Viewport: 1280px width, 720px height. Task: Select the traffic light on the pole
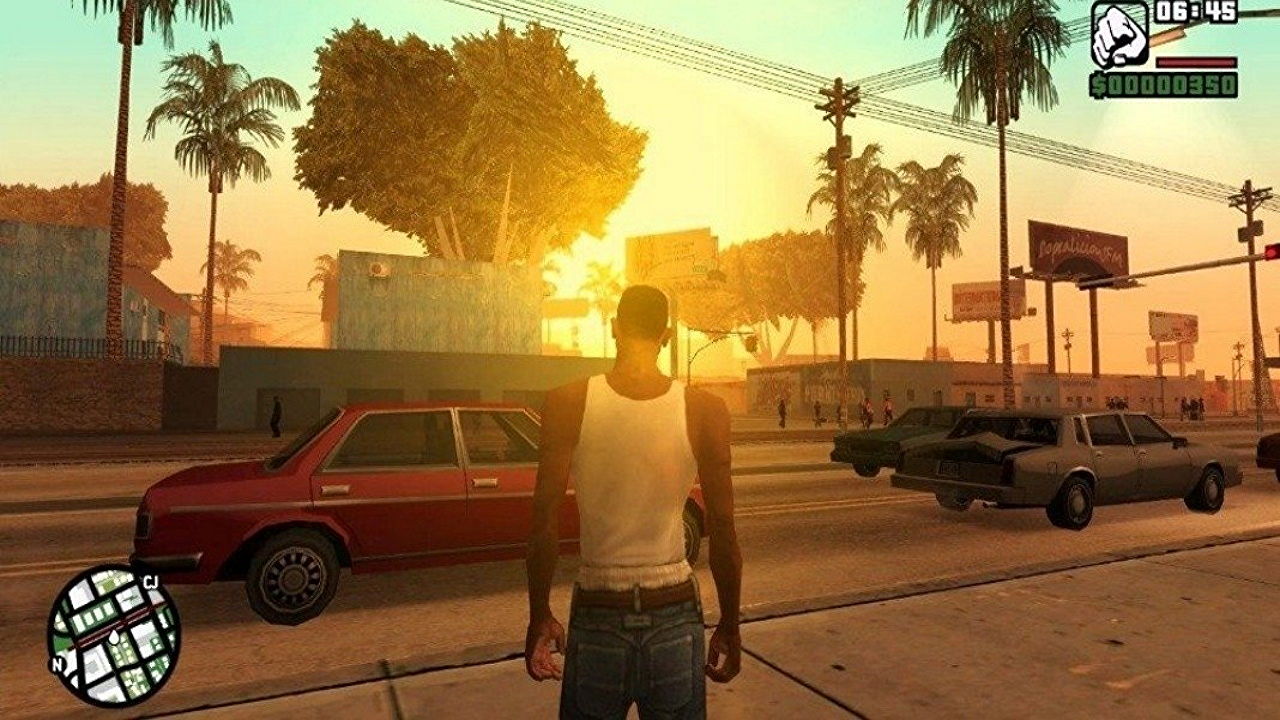[1268, 256]
